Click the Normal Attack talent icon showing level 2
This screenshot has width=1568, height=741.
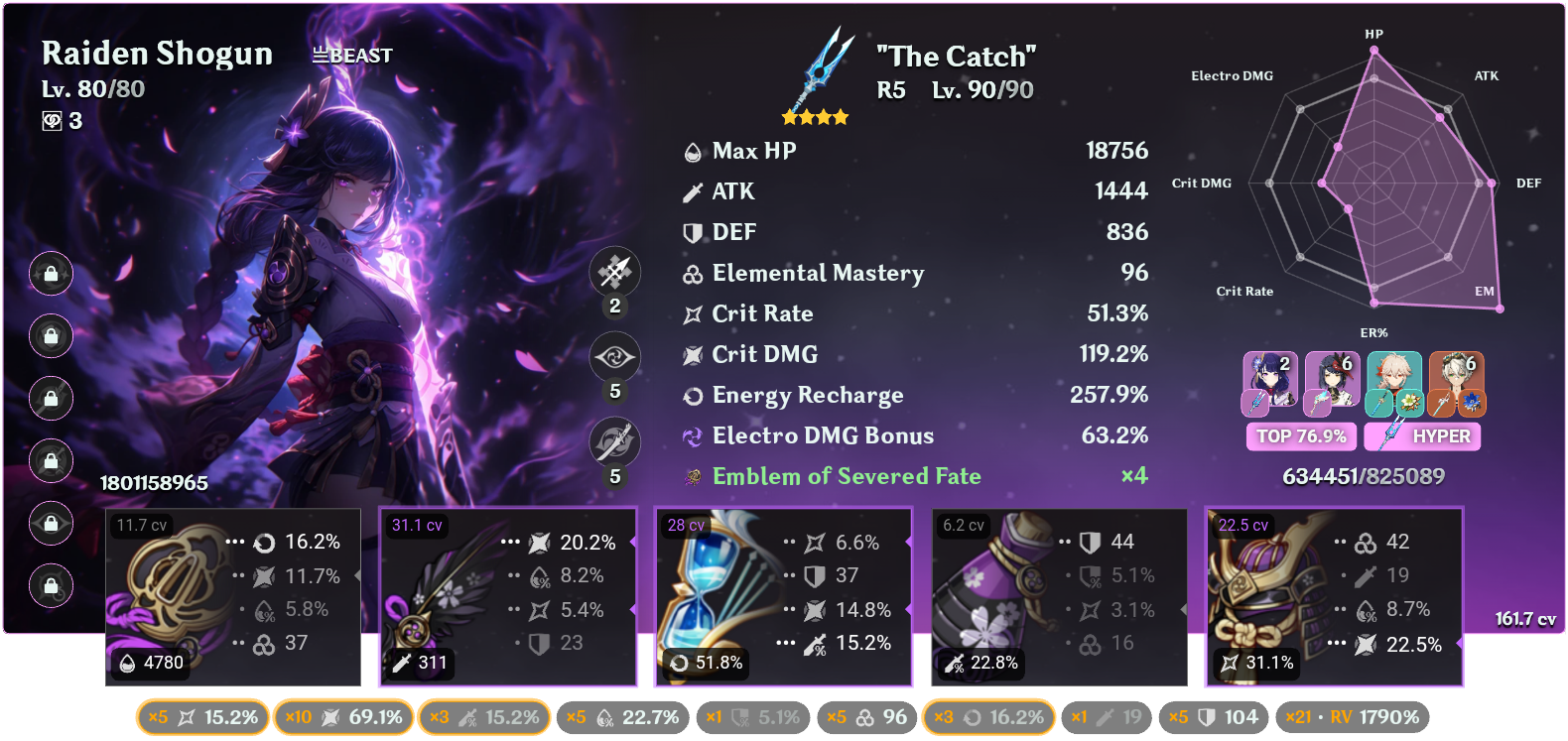tap(613, 272)
